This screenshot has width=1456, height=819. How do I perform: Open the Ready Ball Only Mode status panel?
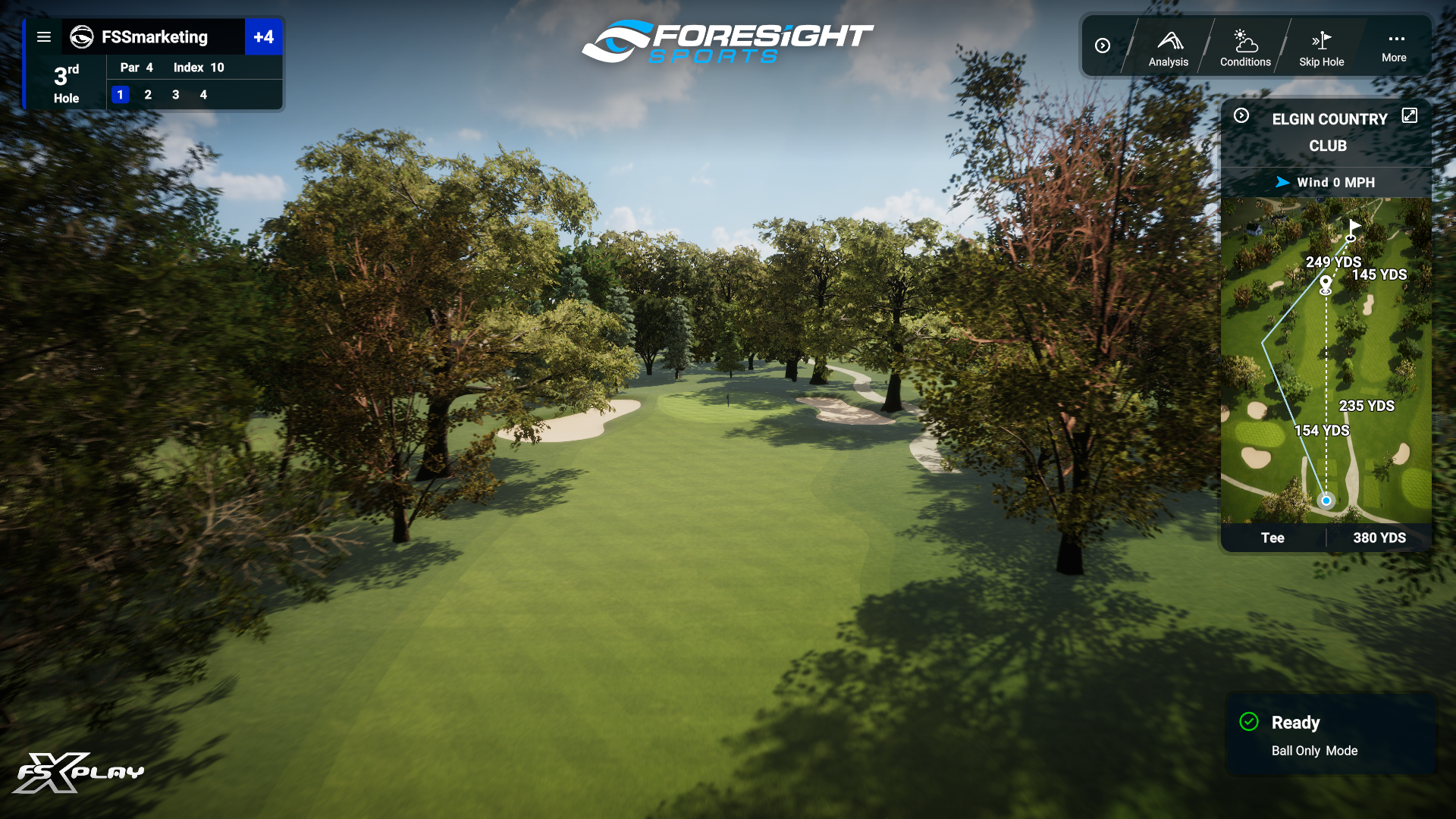pos(1331,735)
